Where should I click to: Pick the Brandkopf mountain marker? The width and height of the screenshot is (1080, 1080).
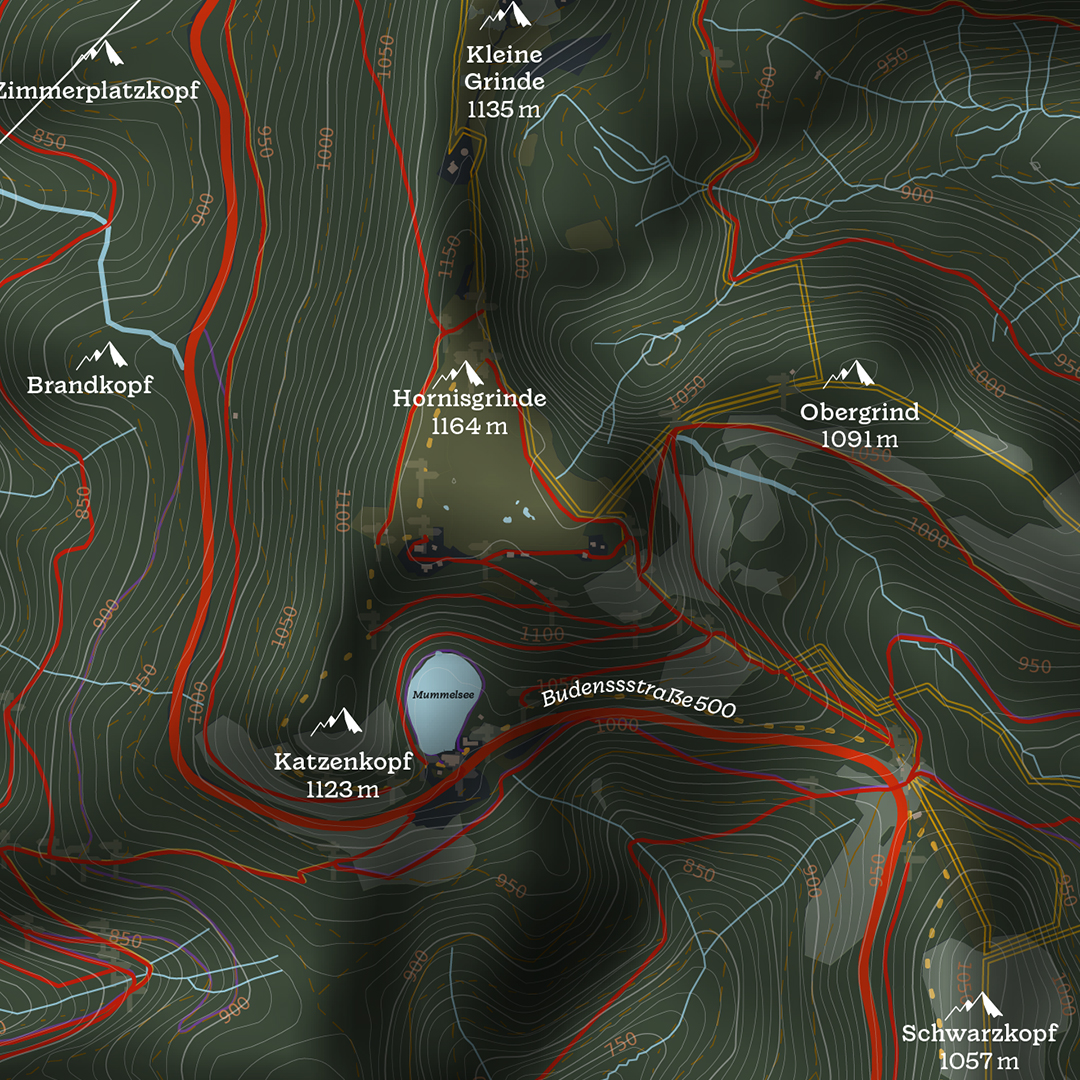click(x=103, y=355)
